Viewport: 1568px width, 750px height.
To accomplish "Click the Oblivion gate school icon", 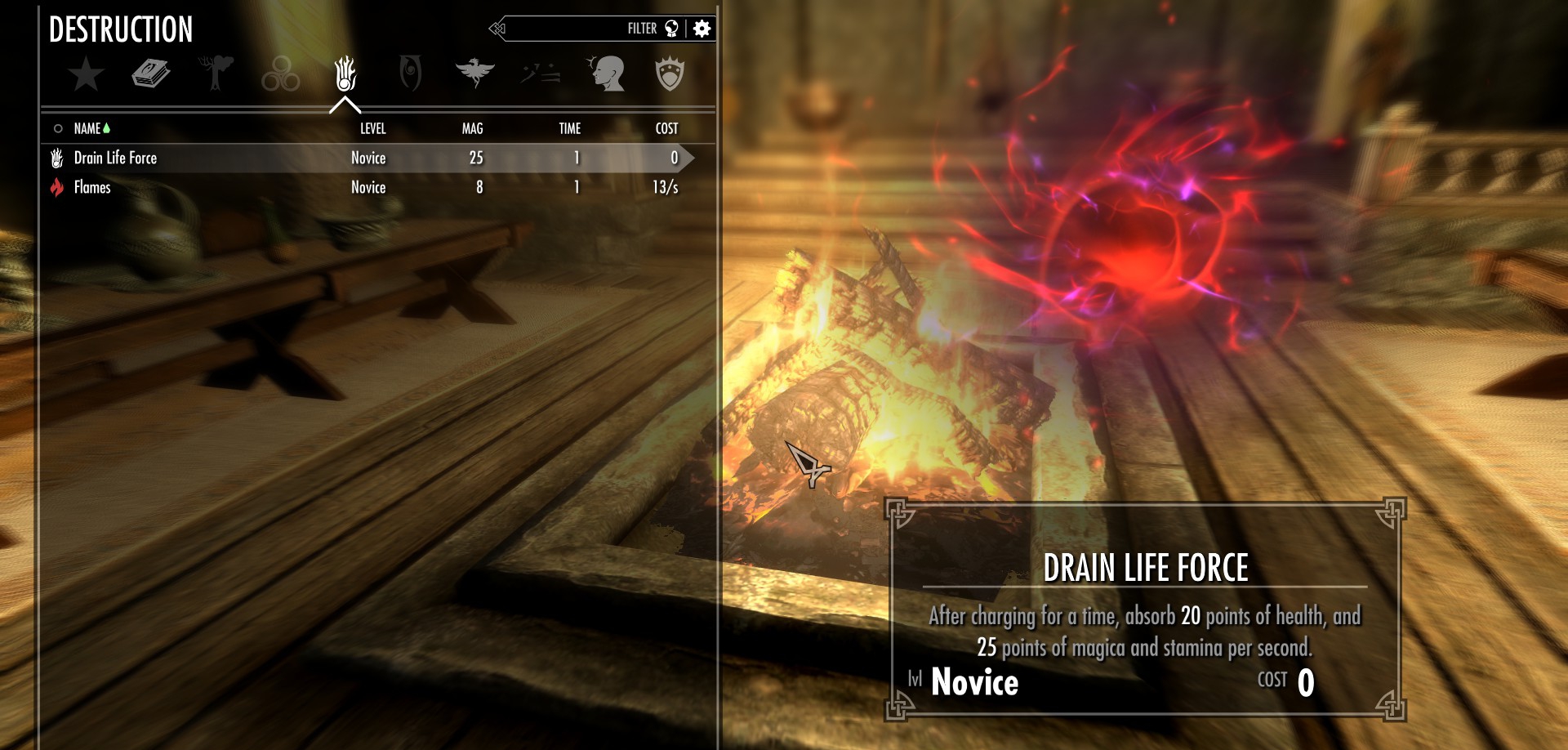I will pos(411,72).
